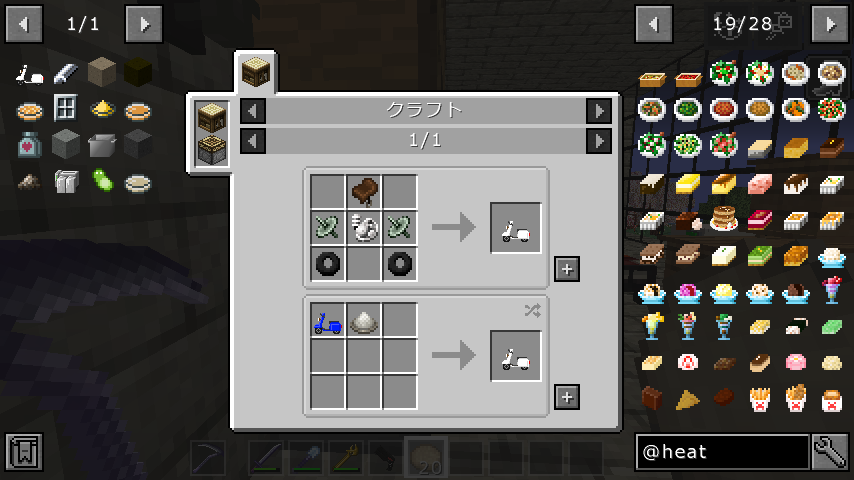Select the white powder pile ingredient slot
Image resolution: width=854 pixels, height=480 pixels.
coord(365,321)
